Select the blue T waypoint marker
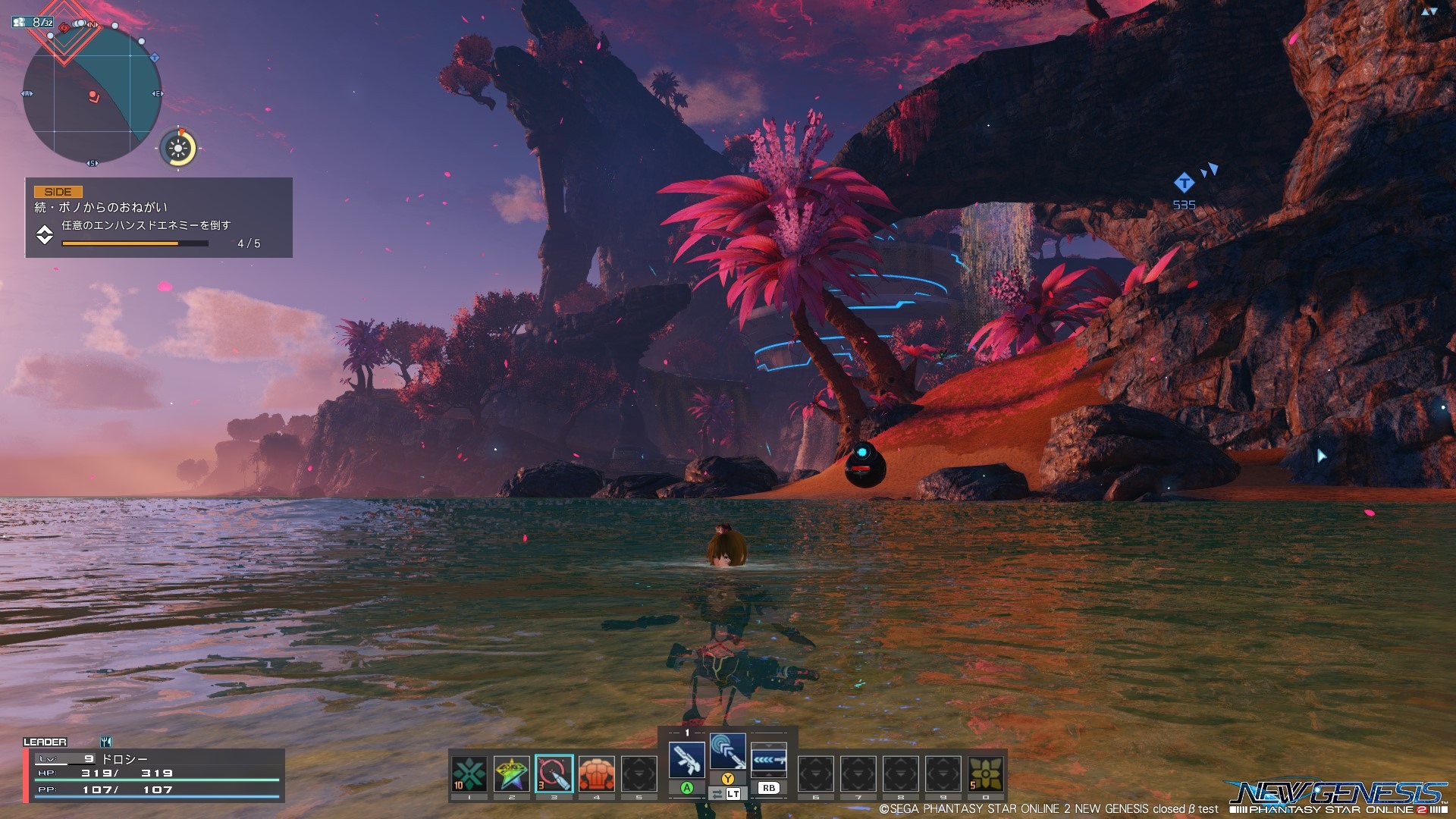The width and height of the screenshot is (1456, 819). pyautogui.click(x=1184, y=183)
